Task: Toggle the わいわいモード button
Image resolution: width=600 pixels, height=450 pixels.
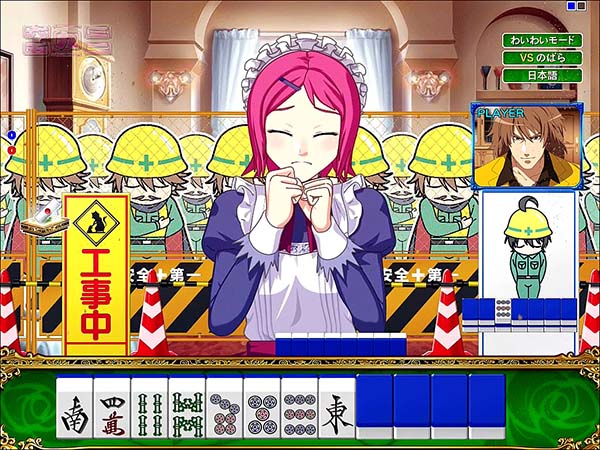Action: [538, 41]
